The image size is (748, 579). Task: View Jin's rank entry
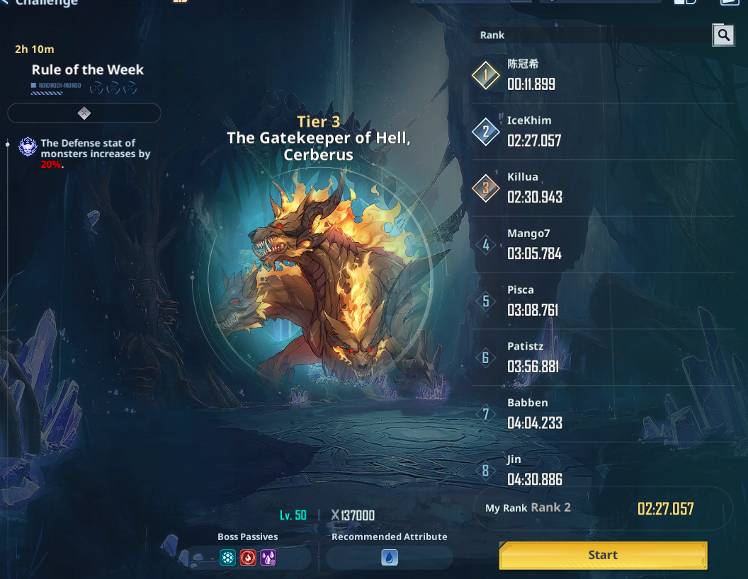(603, 470)
